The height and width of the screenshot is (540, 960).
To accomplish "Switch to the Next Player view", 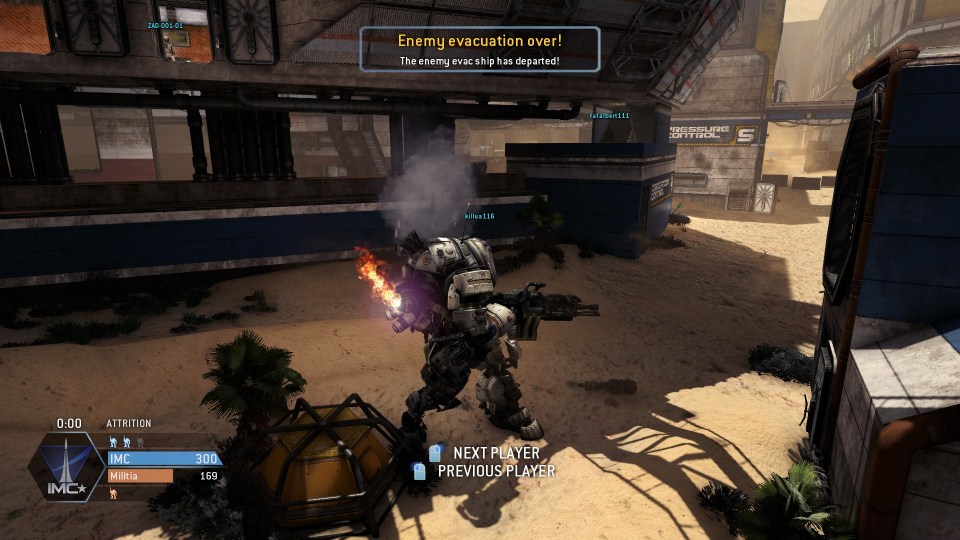I will (495, 453).
